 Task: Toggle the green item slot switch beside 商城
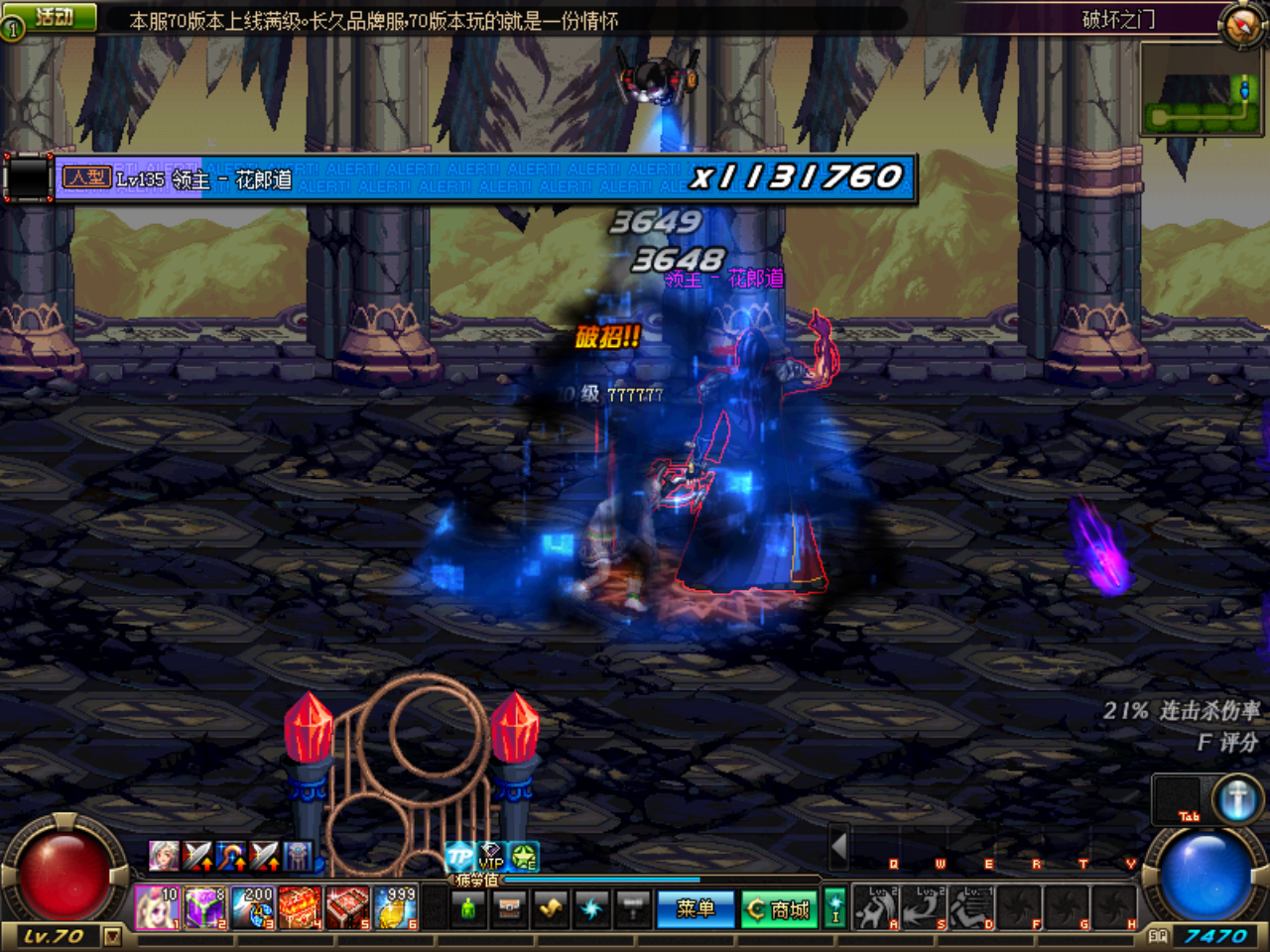pos(836,907)
